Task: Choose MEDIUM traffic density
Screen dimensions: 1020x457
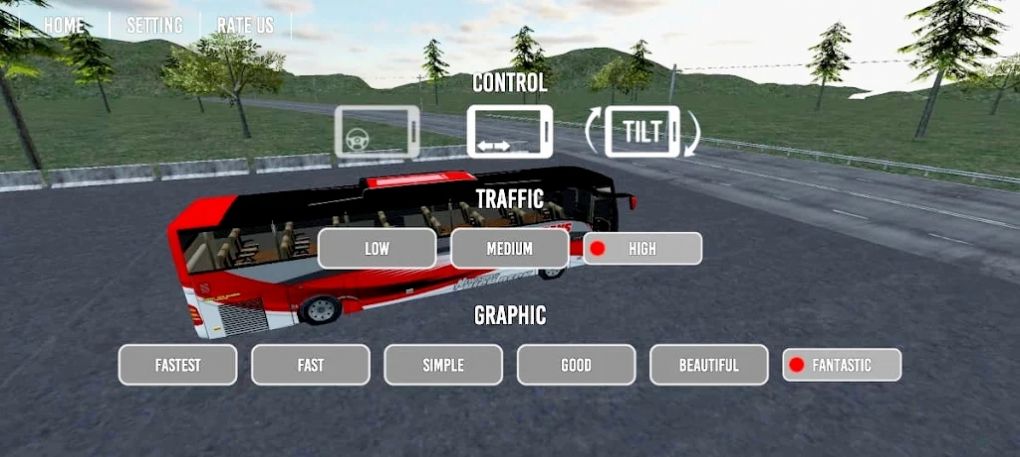Action: pos(509,249)
